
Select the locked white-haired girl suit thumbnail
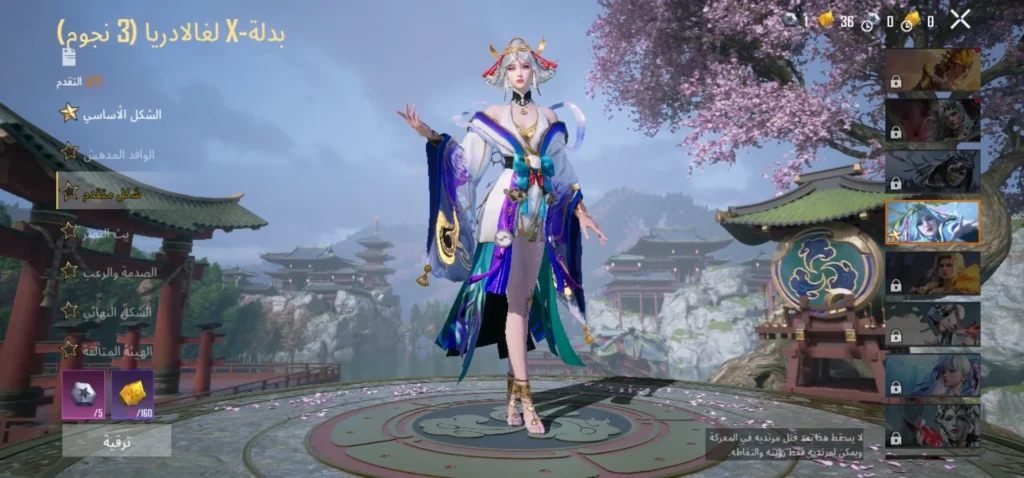click(932, 374)
